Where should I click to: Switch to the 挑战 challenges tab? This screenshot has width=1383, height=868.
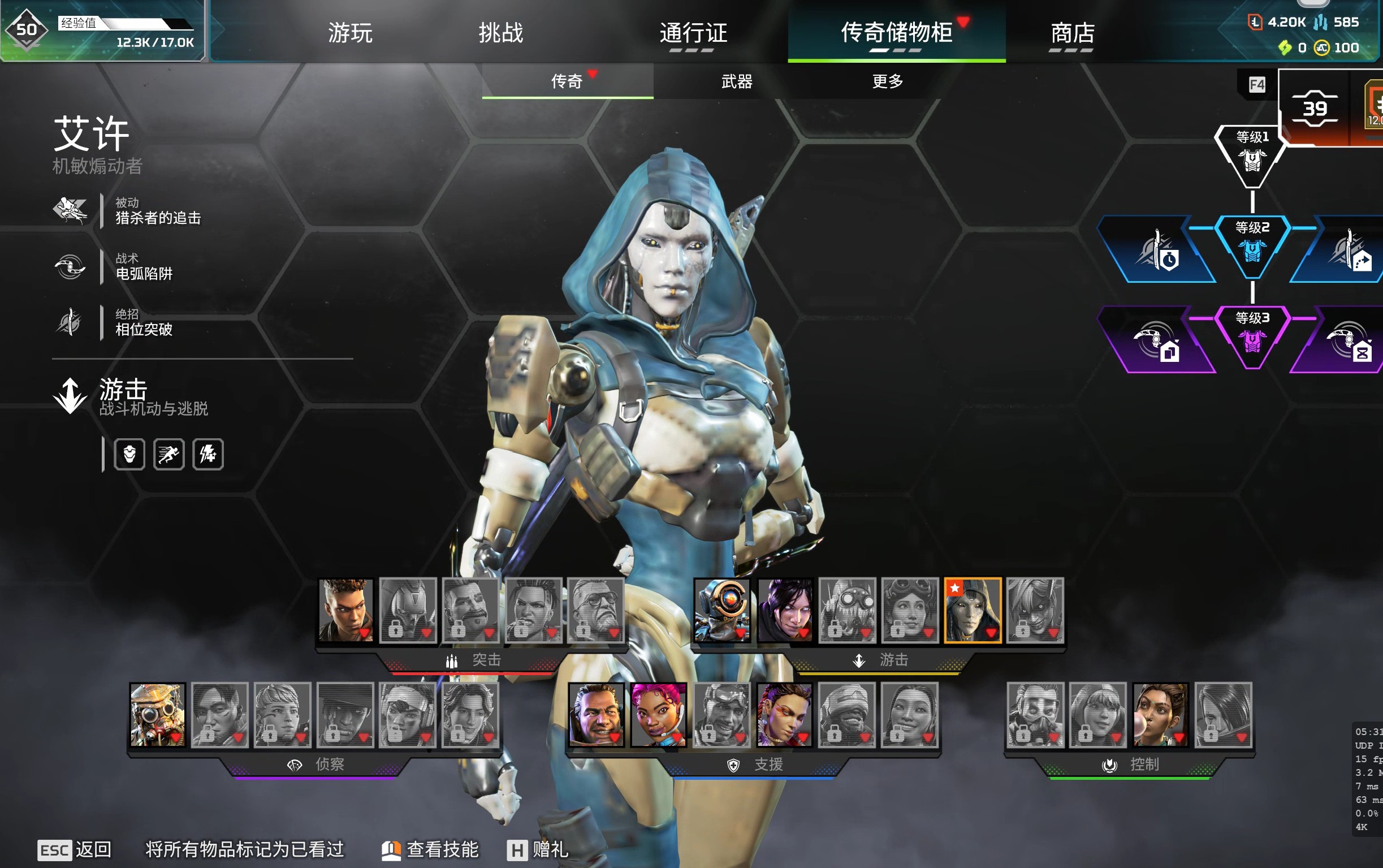point(500,33)
